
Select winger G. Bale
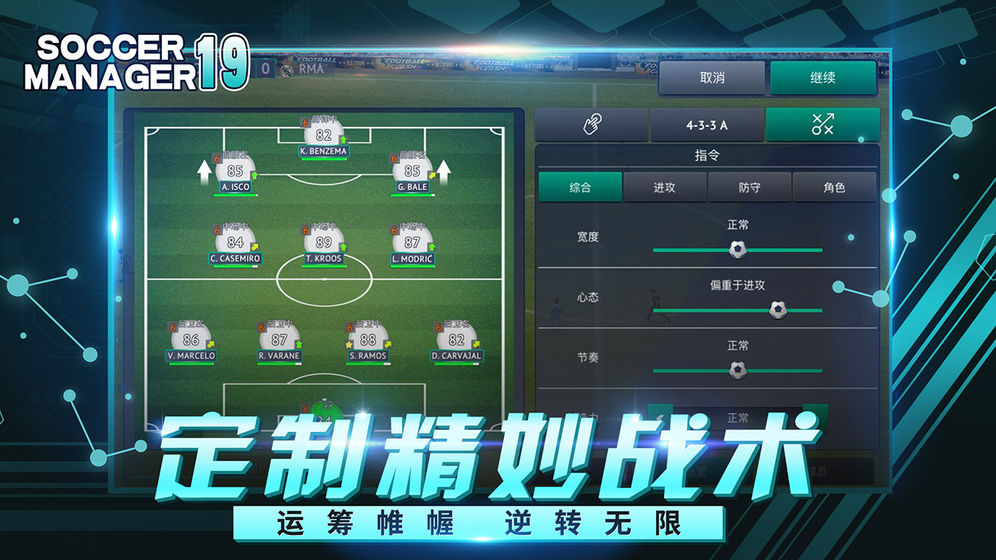click(x=412, y=173)
